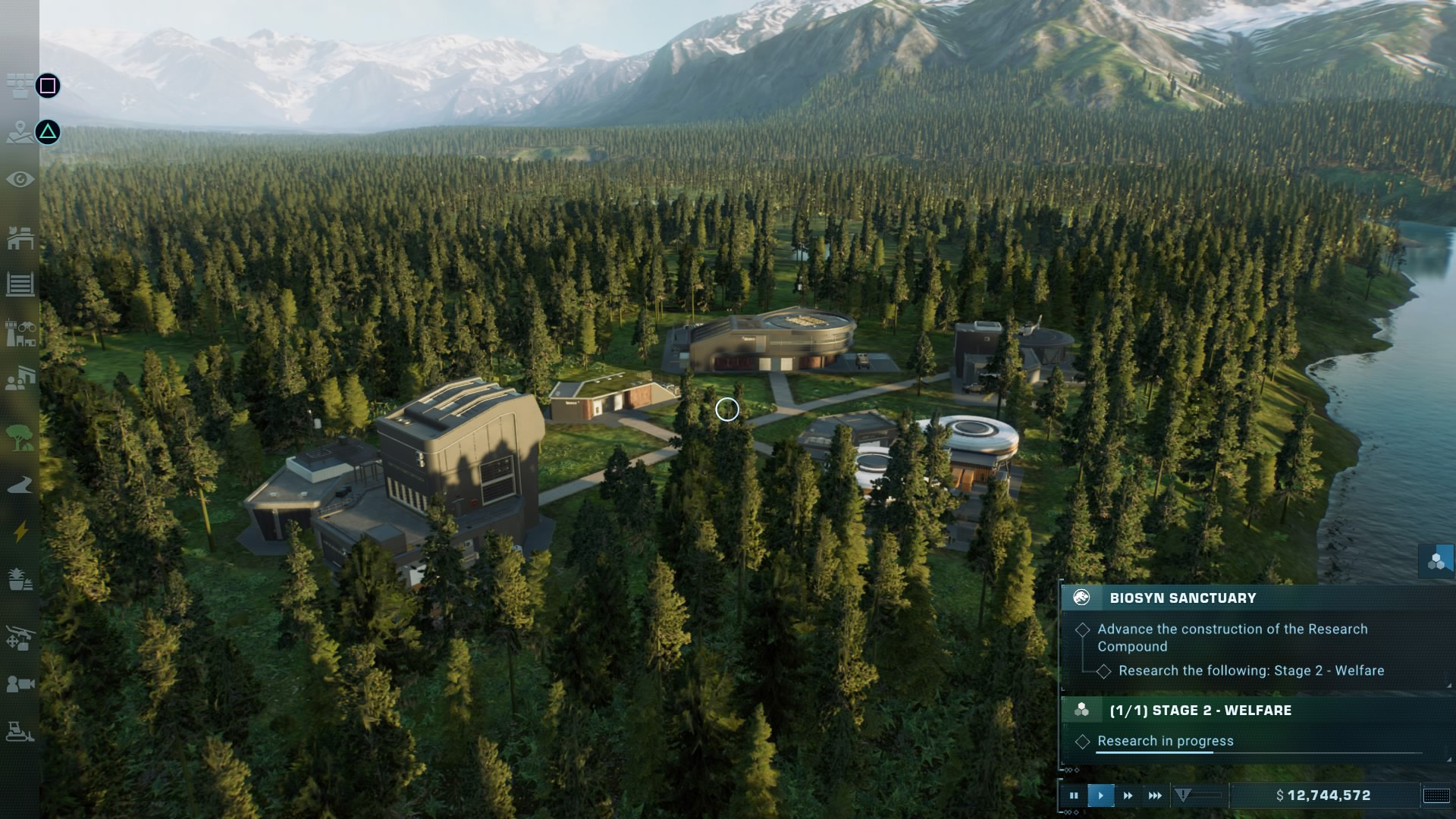Set game speed to double fast-forward

pos(1128,795)
